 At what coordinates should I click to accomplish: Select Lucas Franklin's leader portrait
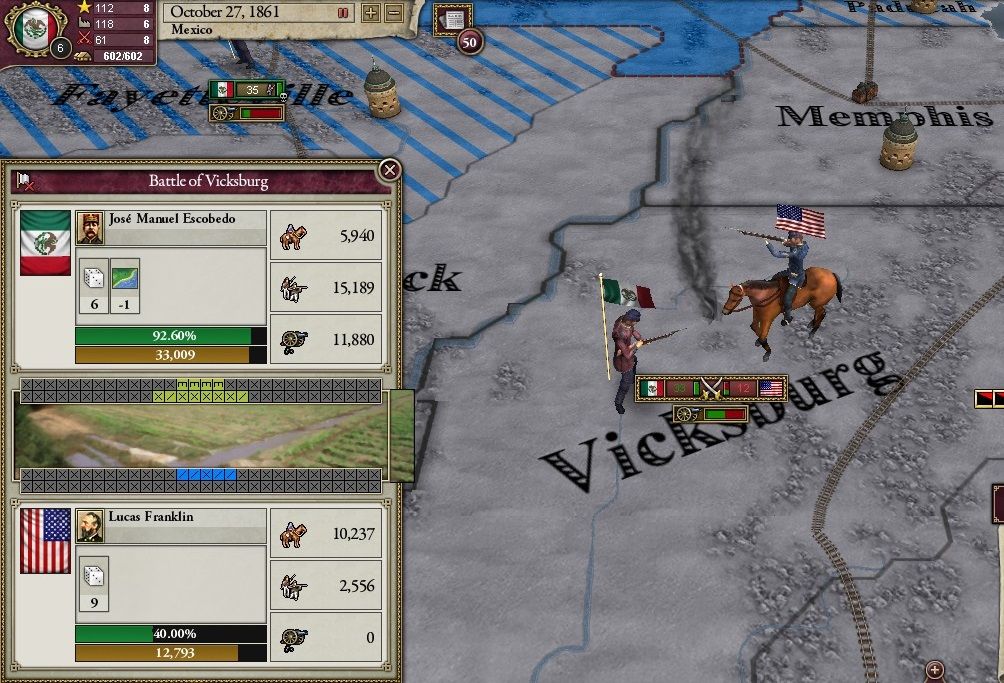pos(90,526)
